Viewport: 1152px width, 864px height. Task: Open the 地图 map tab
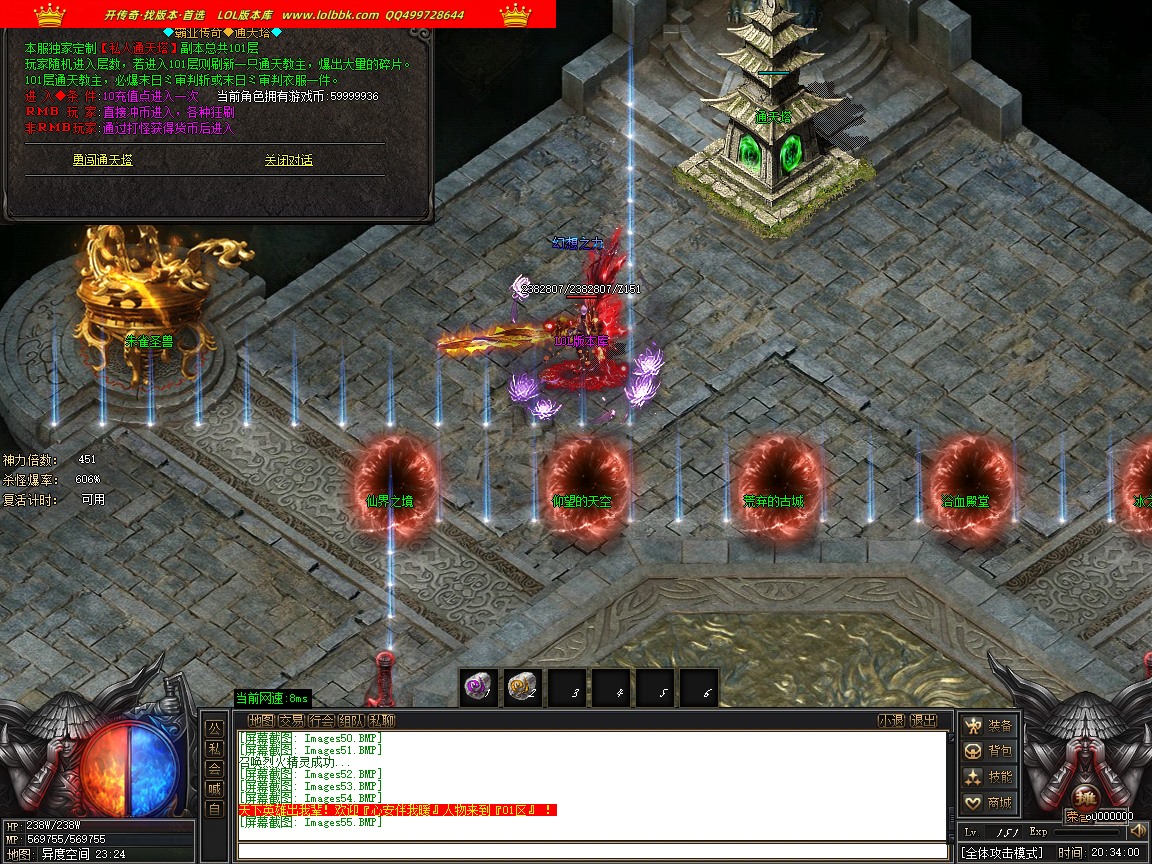tap(261, 720)
